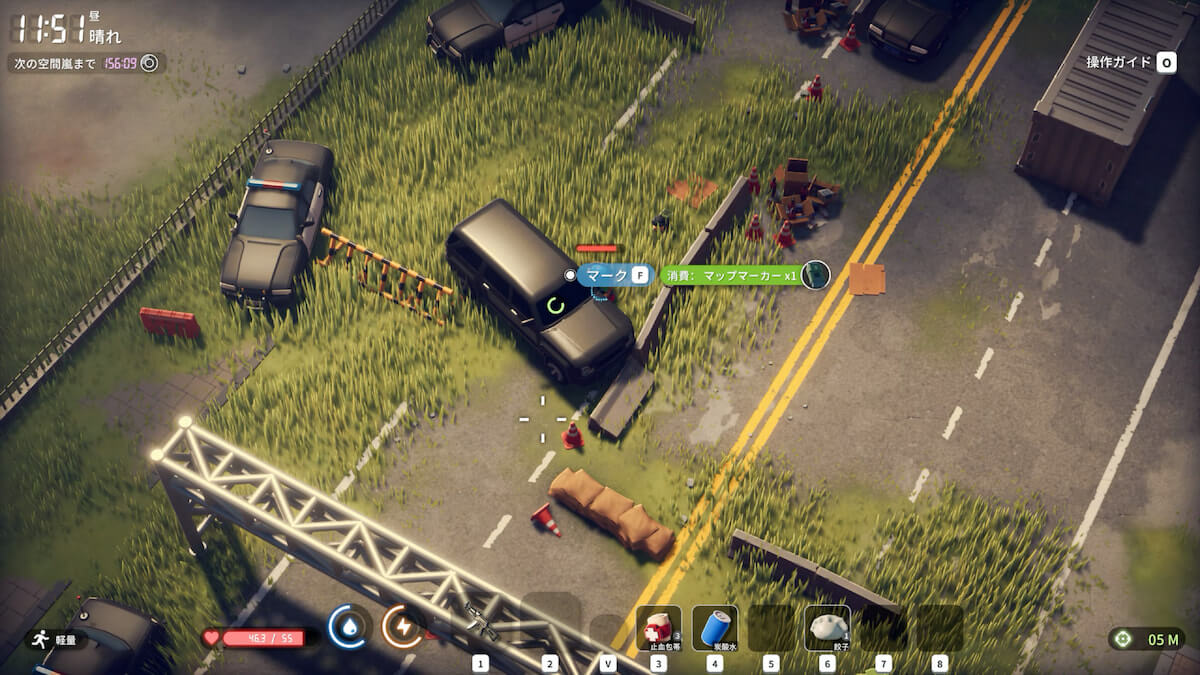Use the 炭酸水 soda can slot
The height and width of the screenshot is (675, 1200).
714,628
